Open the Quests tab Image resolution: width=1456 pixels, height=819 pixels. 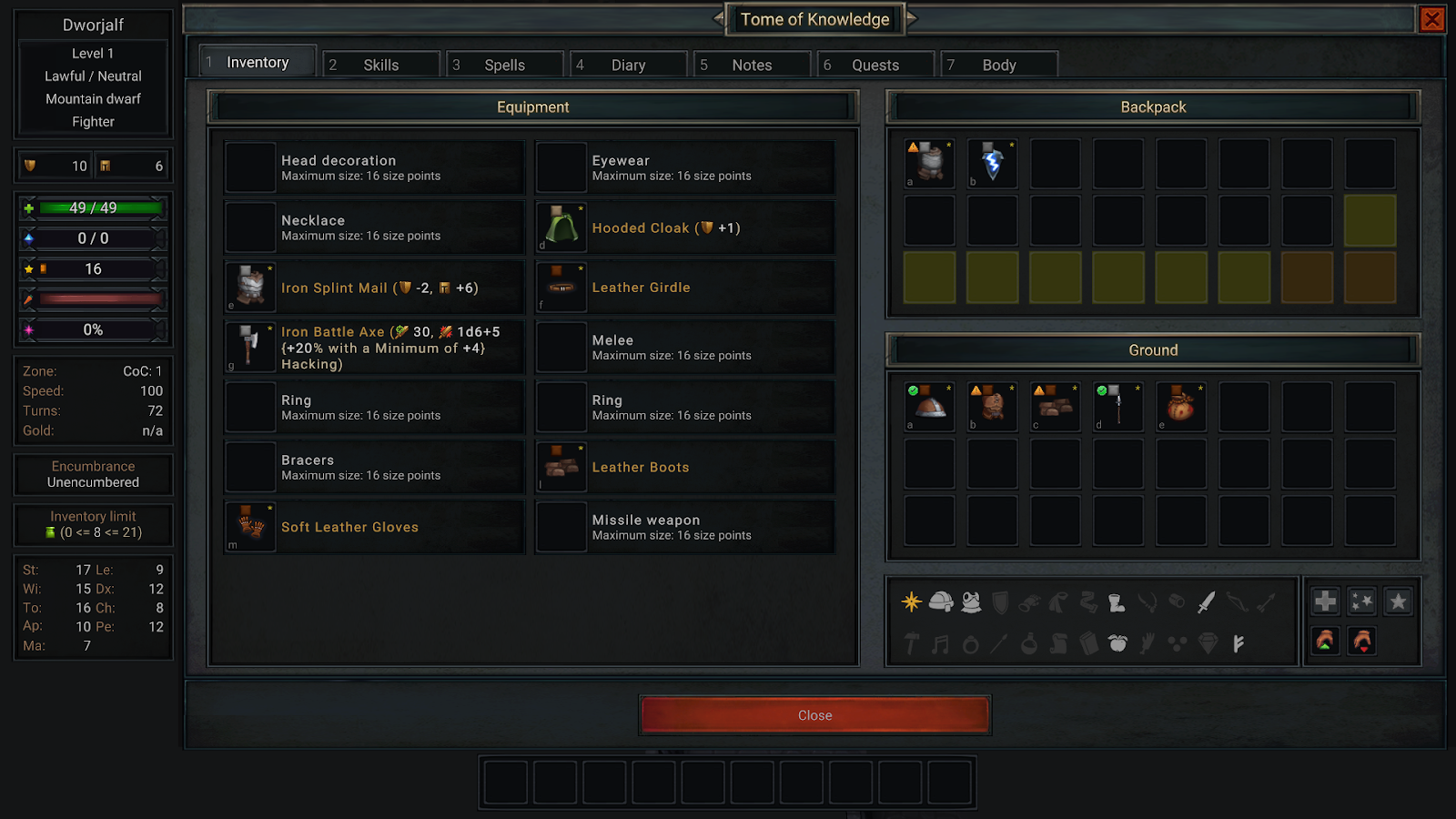click(x=875, y=65)
